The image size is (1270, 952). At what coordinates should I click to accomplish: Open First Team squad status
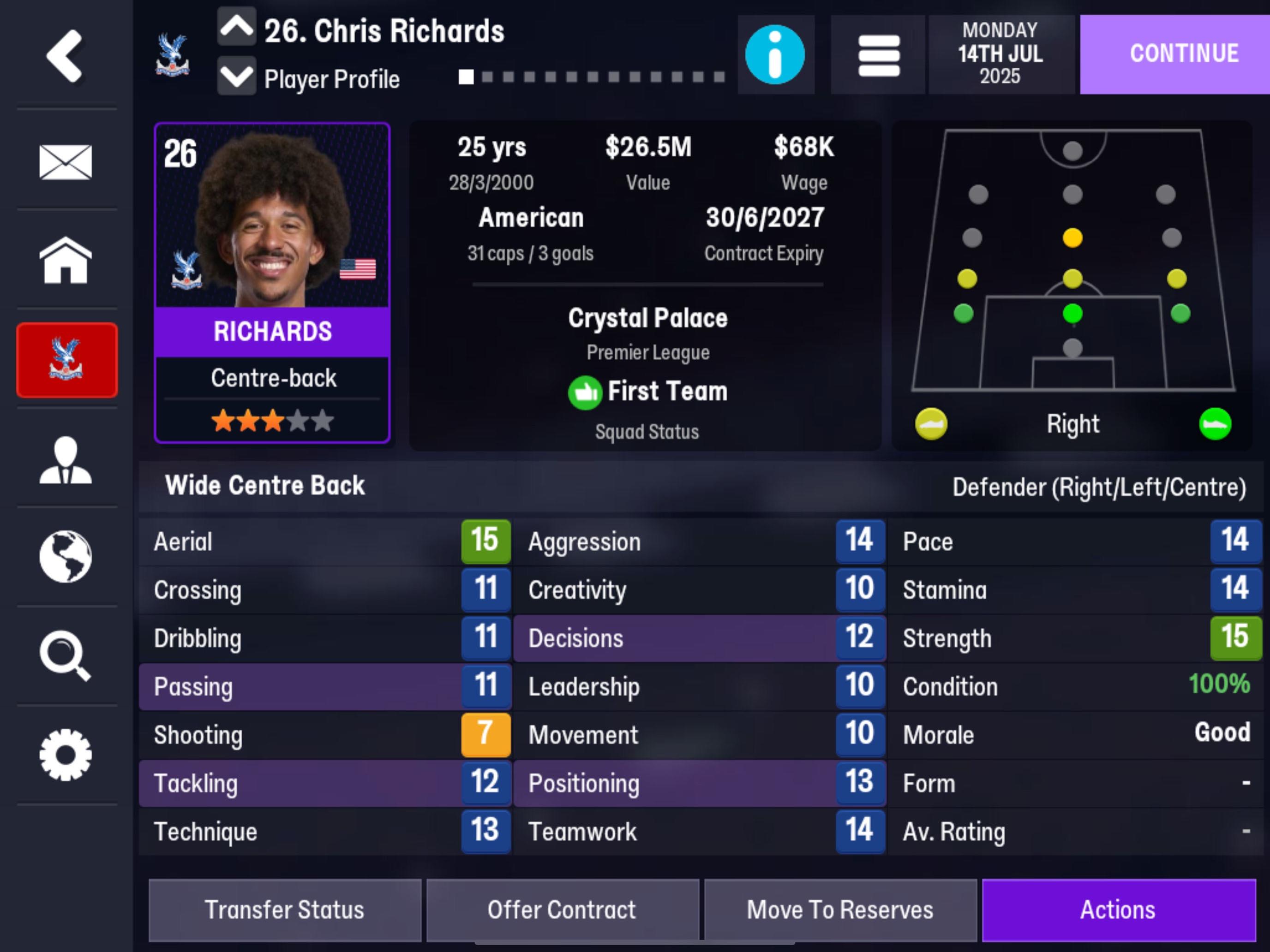click(x=649, y=391)
